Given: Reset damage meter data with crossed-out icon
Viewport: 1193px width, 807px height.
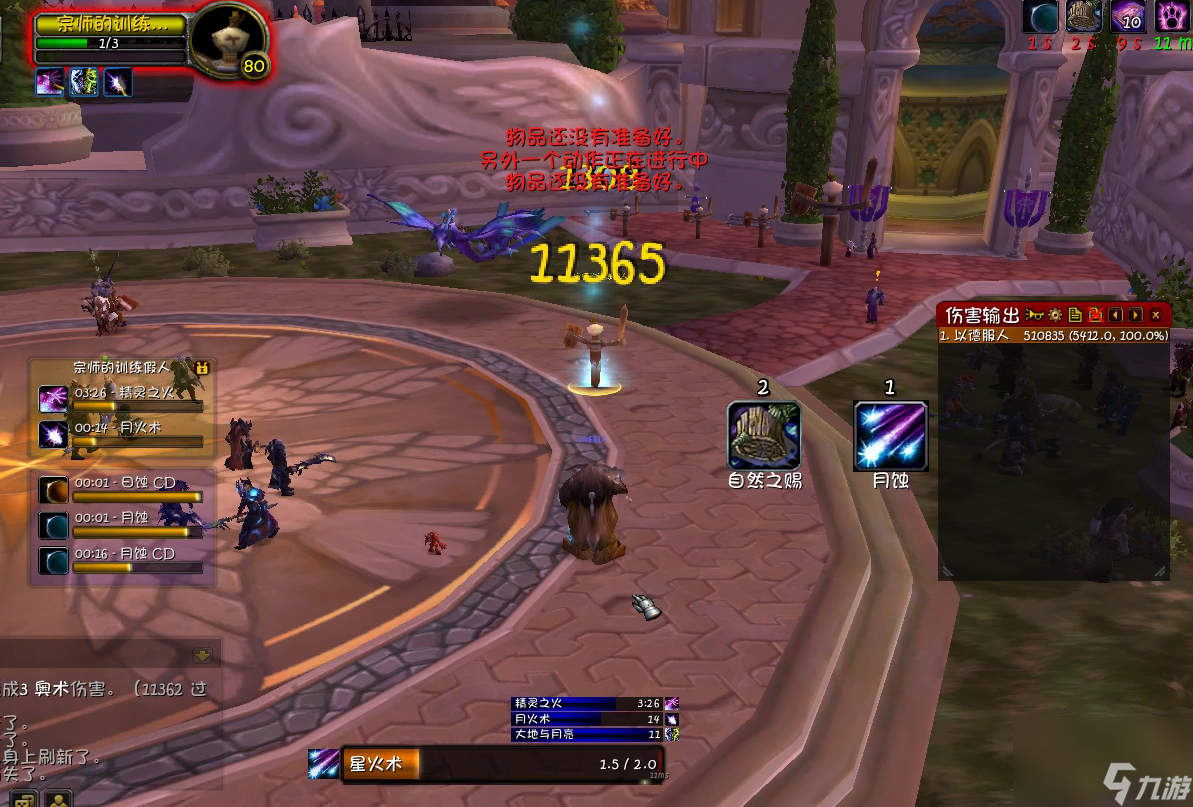Looking at the screenshot, I should [x=1095, y=315].
